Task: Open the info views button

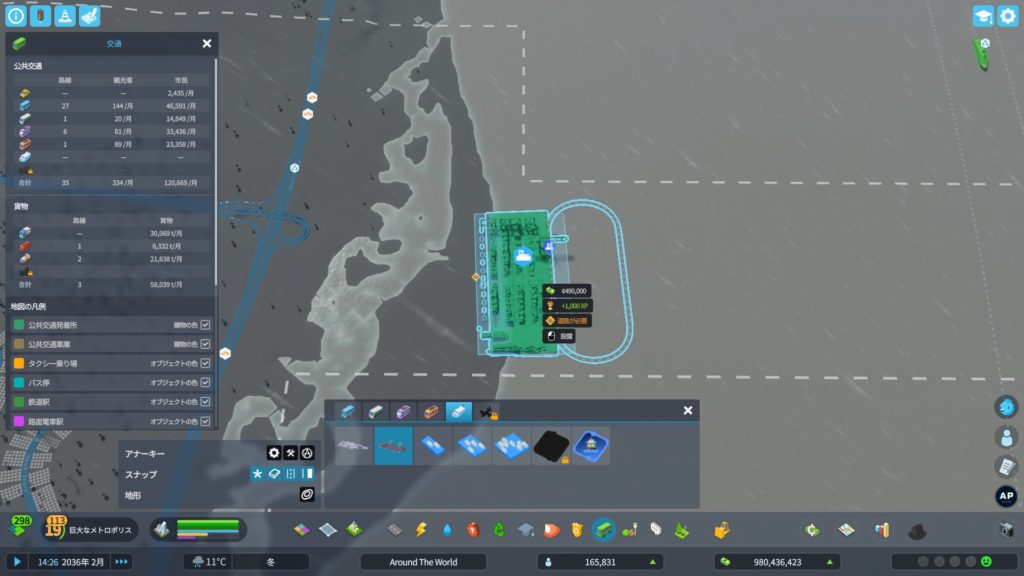Action: tap(16, 16)
